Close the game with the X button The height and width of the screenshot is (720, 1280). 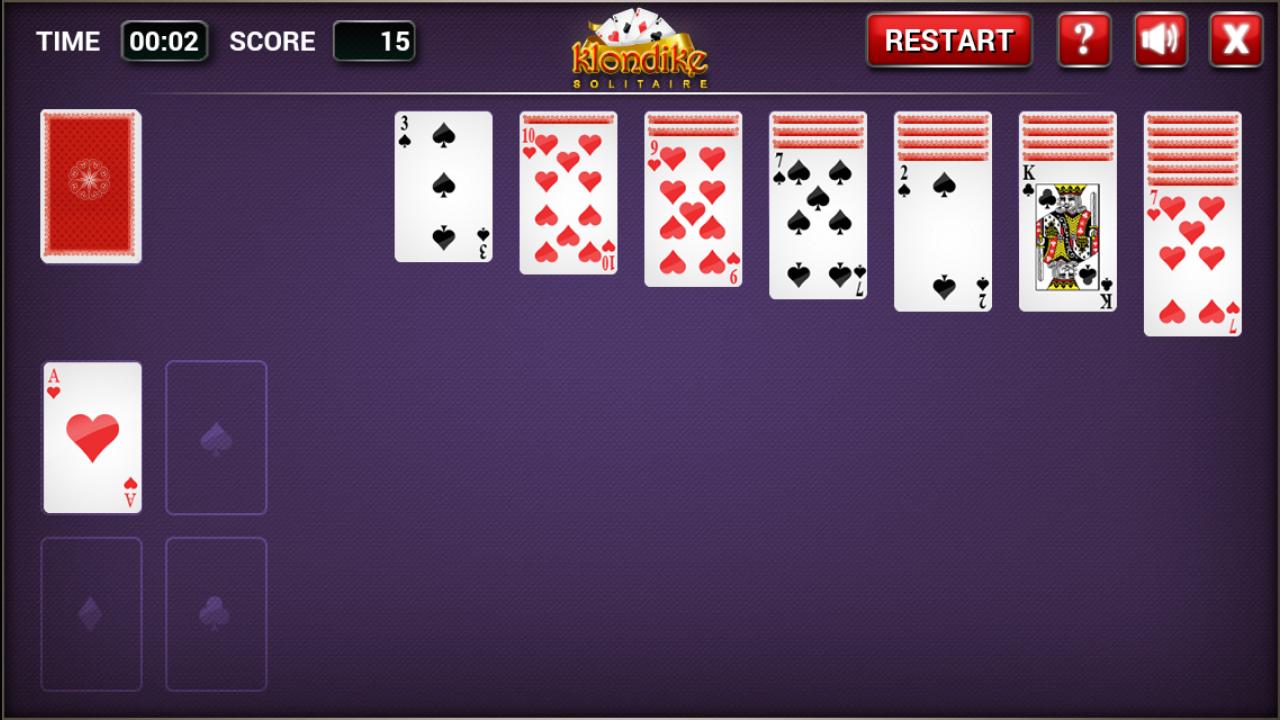tap(1235, 41)
